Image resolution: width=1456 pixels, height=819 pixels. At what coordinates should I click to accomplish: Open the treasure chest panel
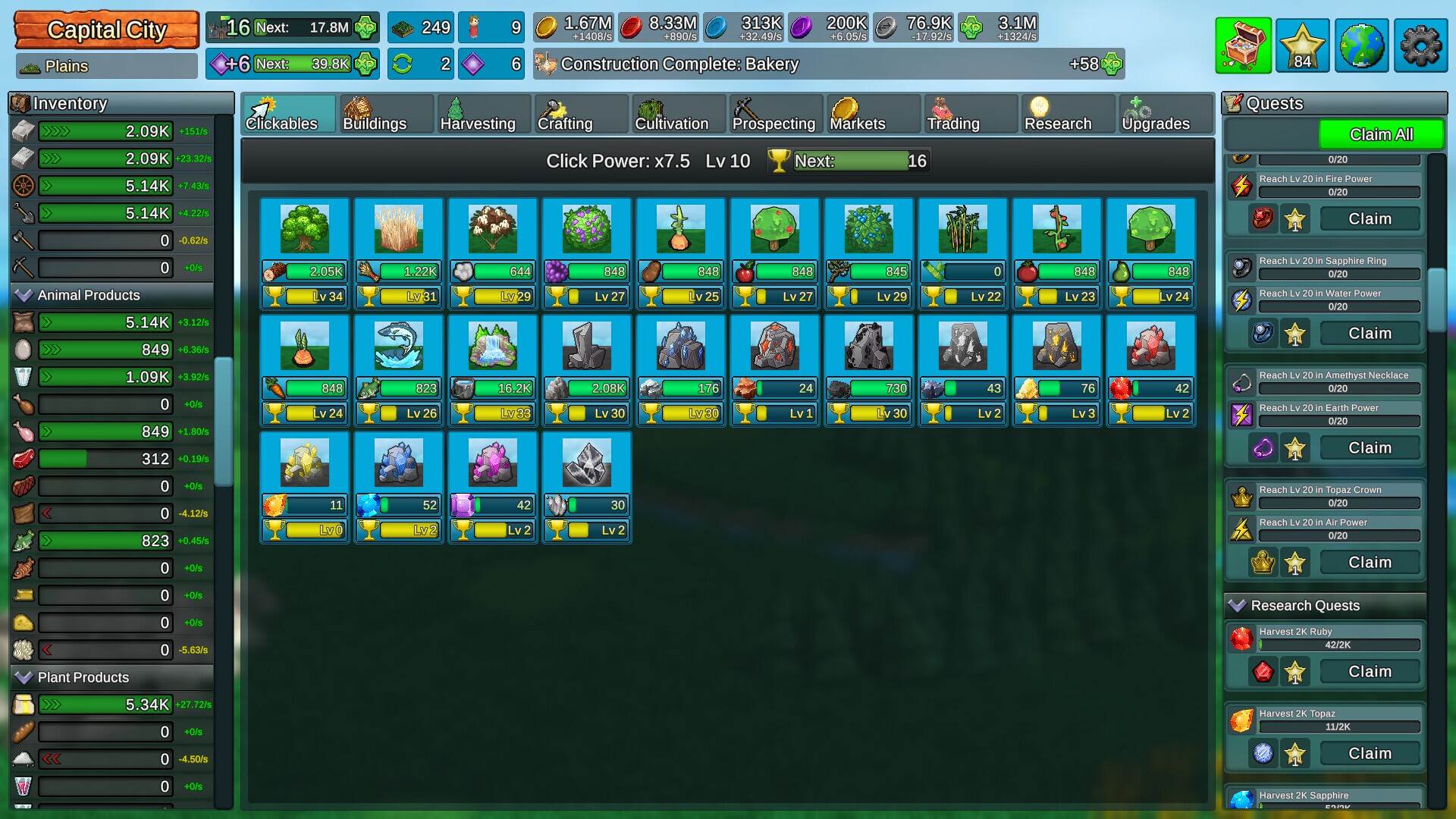(1244, 46)
